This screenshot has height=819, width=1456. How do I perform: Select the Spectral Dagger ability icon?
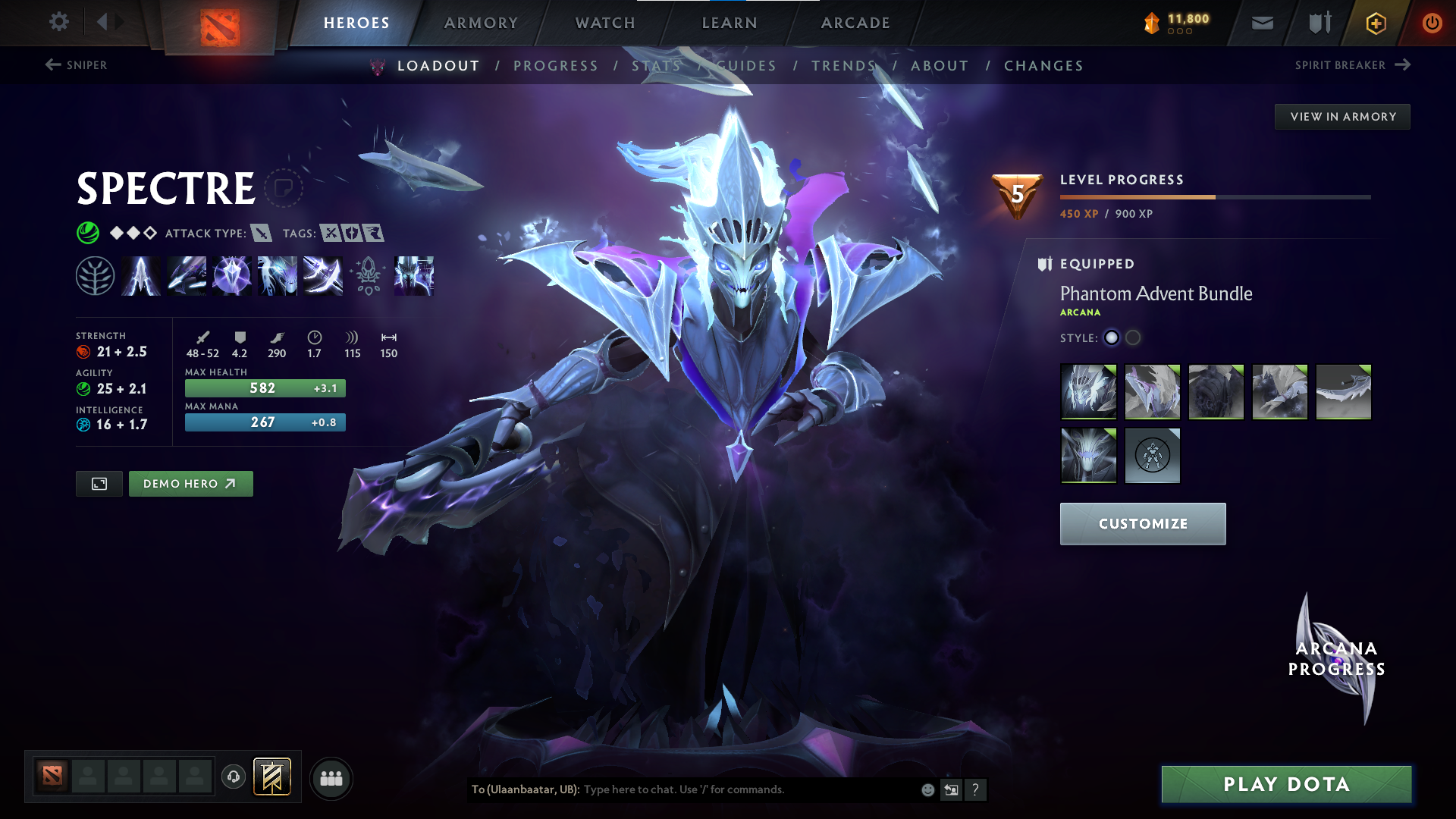point(141,275)
